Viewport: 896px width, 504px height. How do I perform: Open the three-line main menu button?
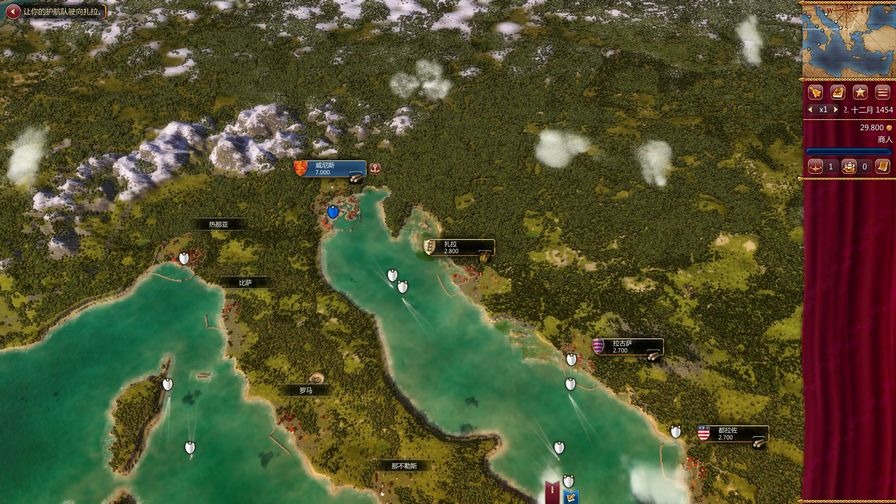(881, 92)
